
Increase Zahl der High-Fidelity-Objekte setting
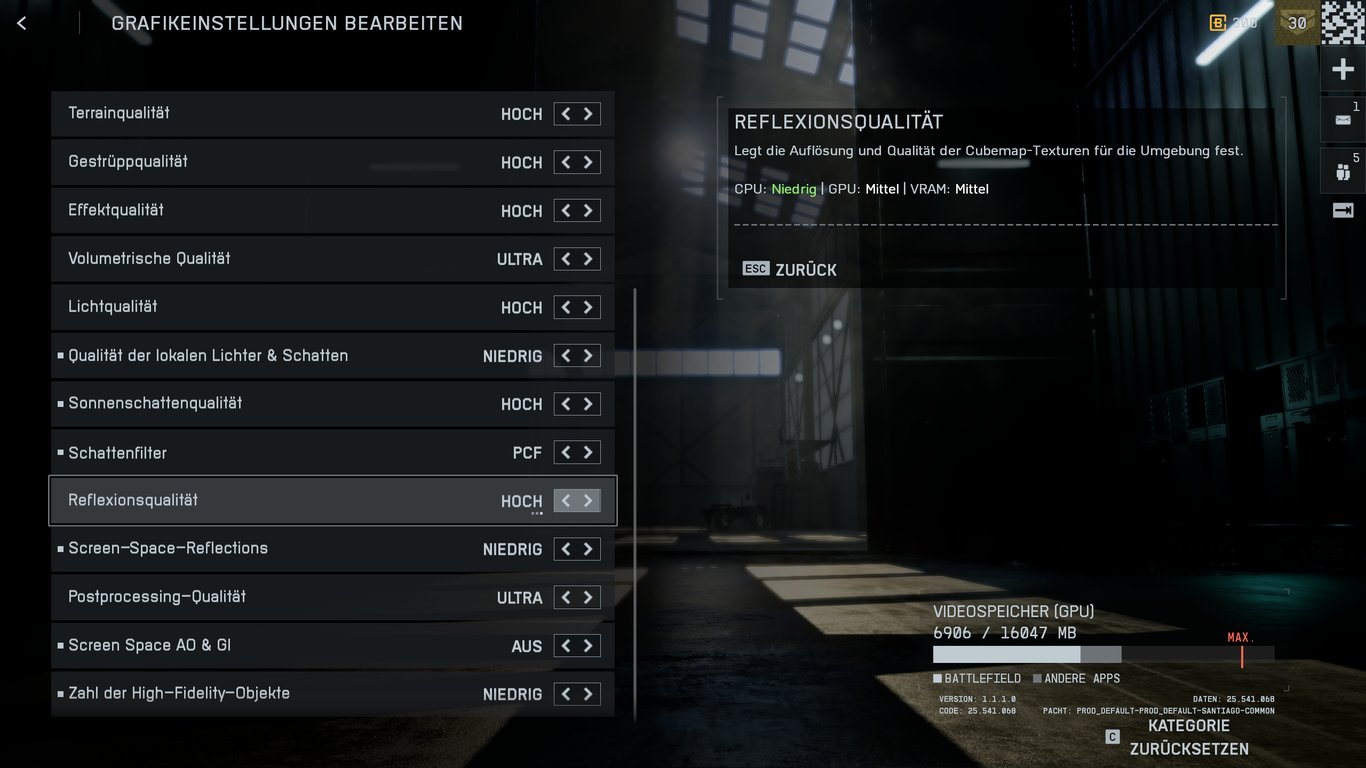pos(589,694)
